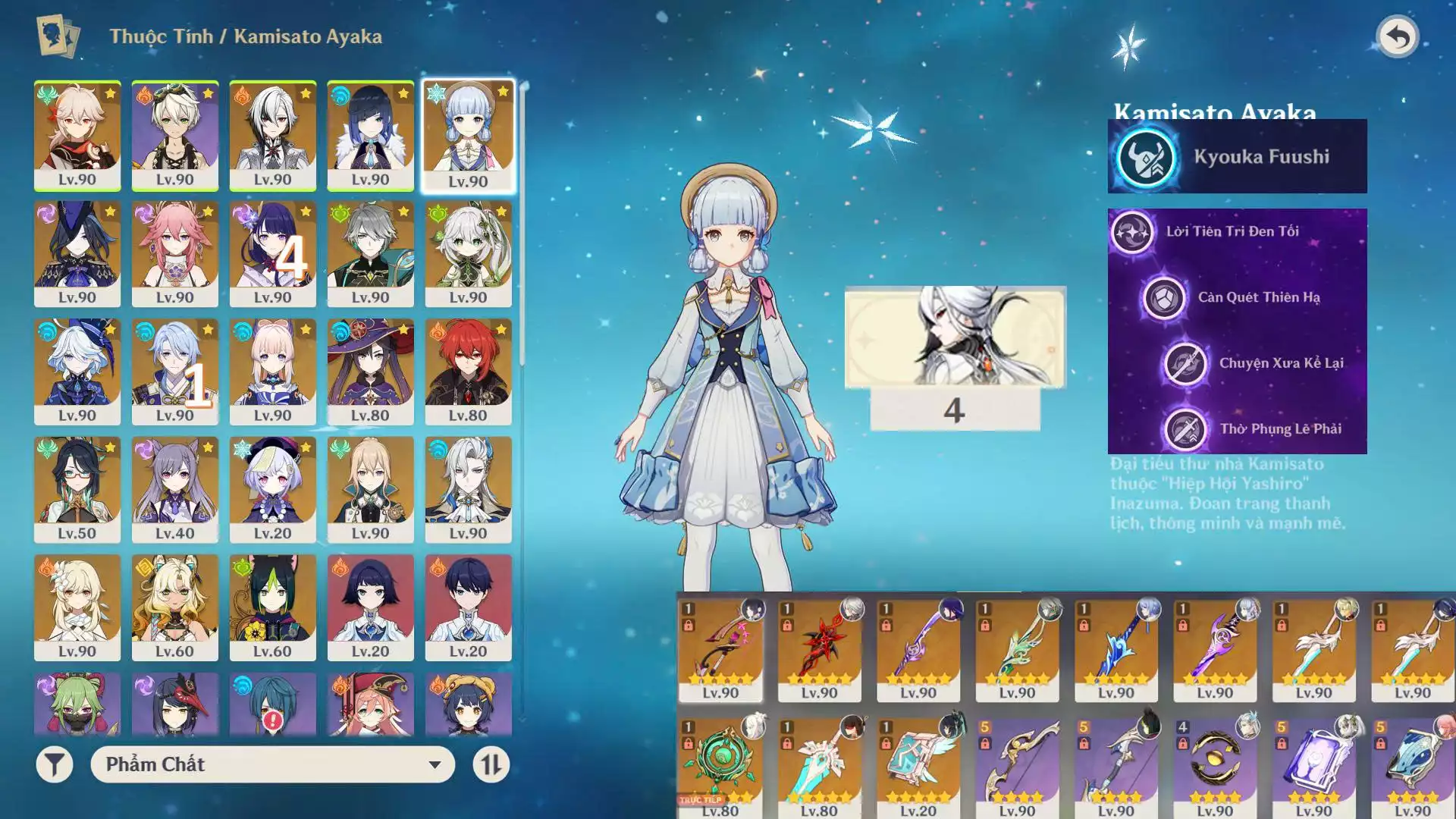
Task: Open the Kyouka Fuushi talent
Action: tap(1237, 157)
